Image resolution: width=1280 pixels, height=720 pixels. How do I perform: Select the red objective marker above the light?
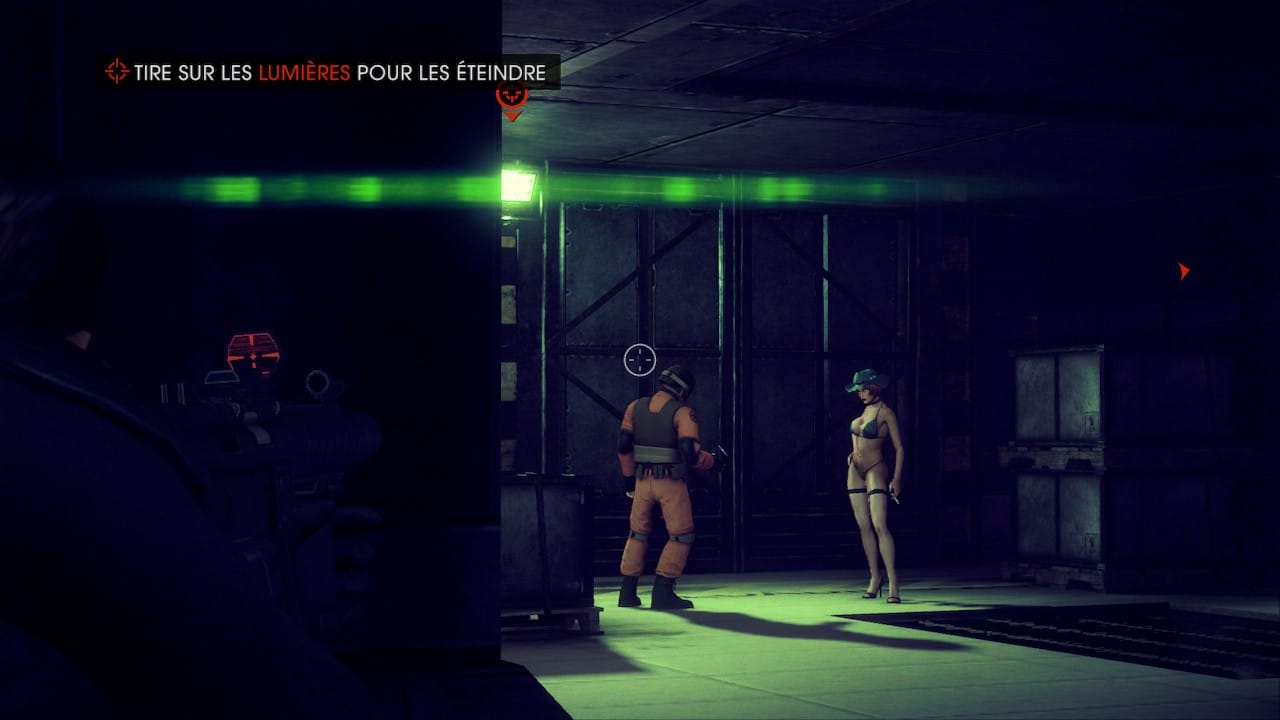pyautogui.click(x=512, y=98)
